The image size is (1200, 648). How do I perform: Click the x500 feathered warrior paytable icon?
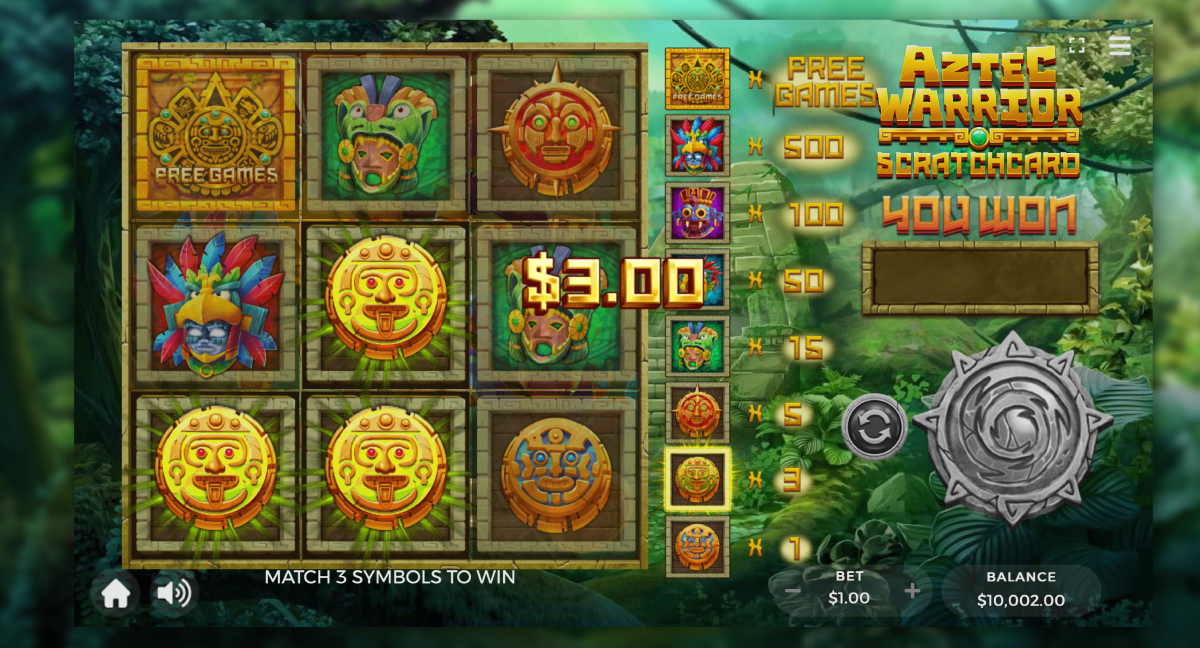697,145
